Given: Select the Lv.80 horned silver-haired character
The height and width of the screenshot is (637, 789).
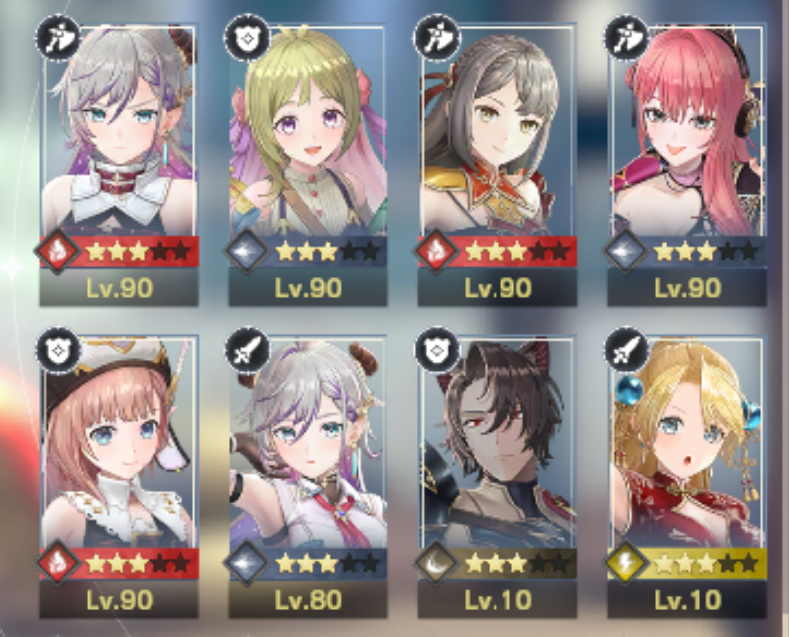Looking at the screenshot, I should pos(308,460).
